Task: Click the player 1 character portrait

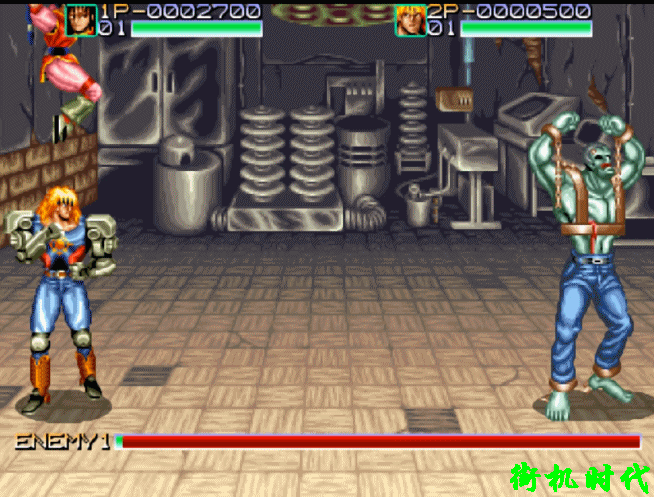Action: (x=81, y=19)
